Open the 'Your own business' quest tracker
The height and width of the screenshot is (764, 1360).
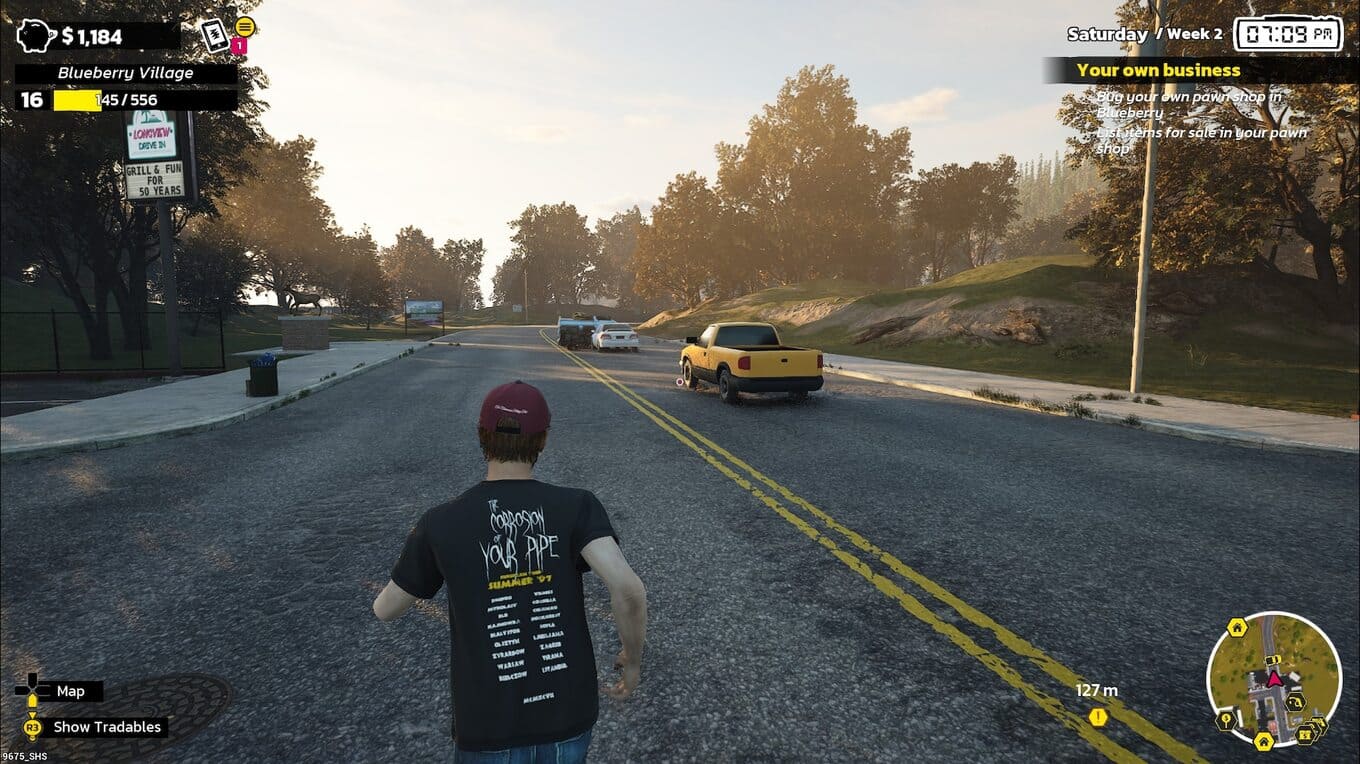(1158, 70)
